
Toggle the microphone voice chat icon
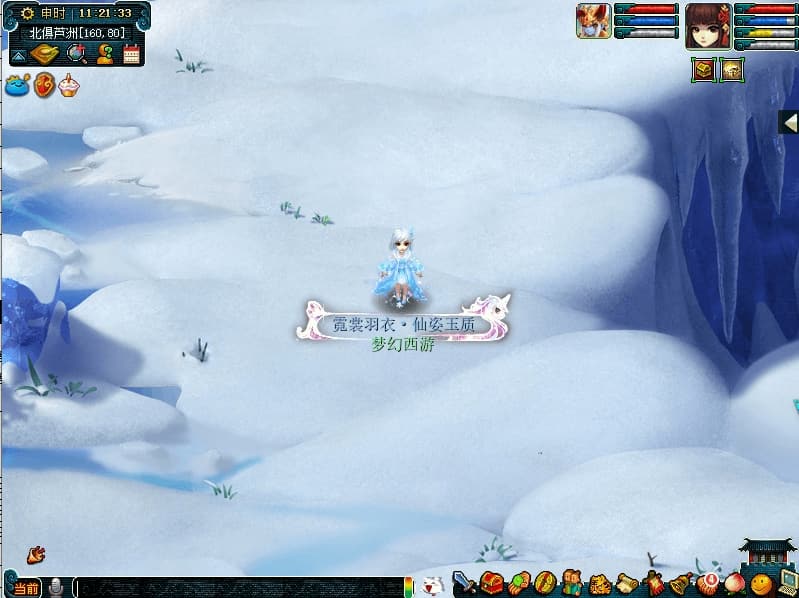click(56, 587)
